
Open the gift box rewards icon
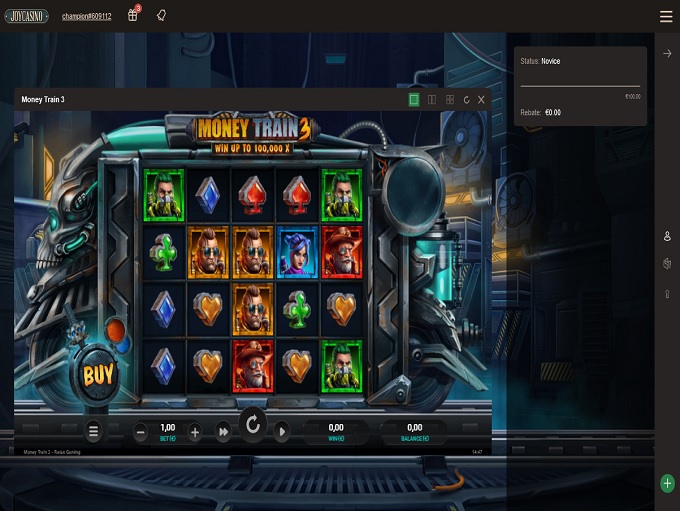[133, 16]
